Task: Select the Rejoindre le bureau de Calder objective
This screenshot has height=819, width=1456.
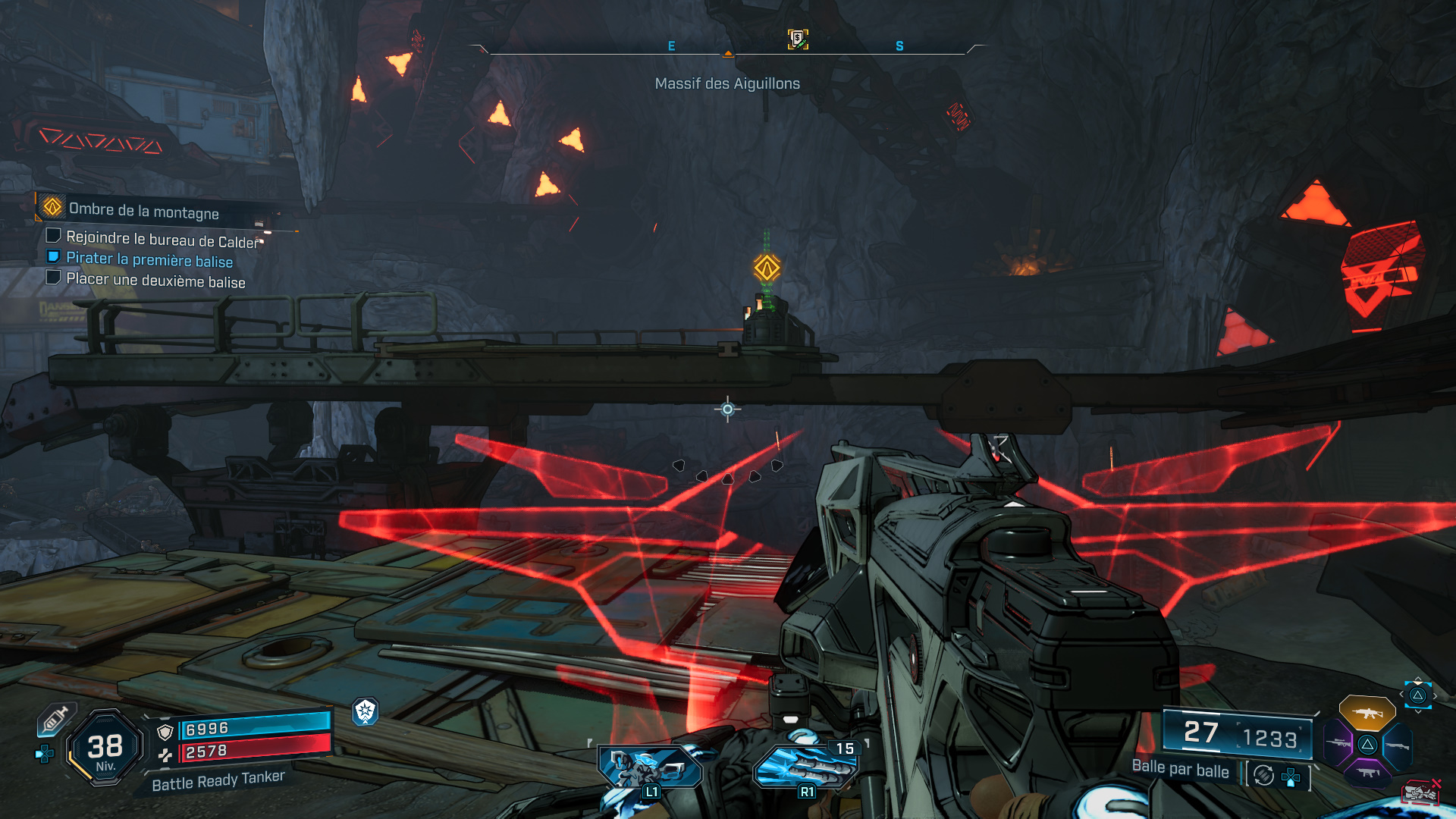Action: 162,240
